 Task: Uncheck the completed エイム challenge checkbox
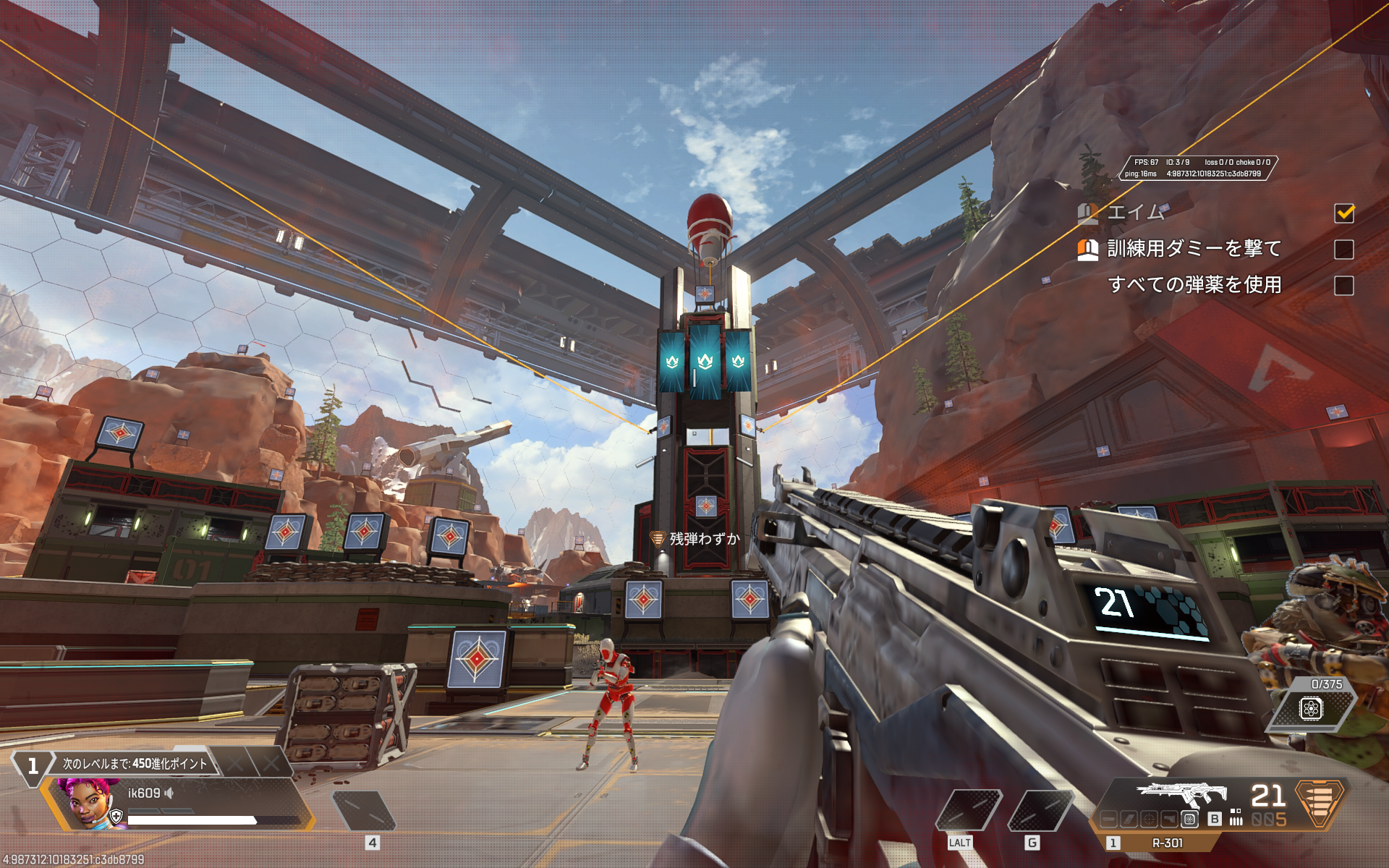[1346, 213]
